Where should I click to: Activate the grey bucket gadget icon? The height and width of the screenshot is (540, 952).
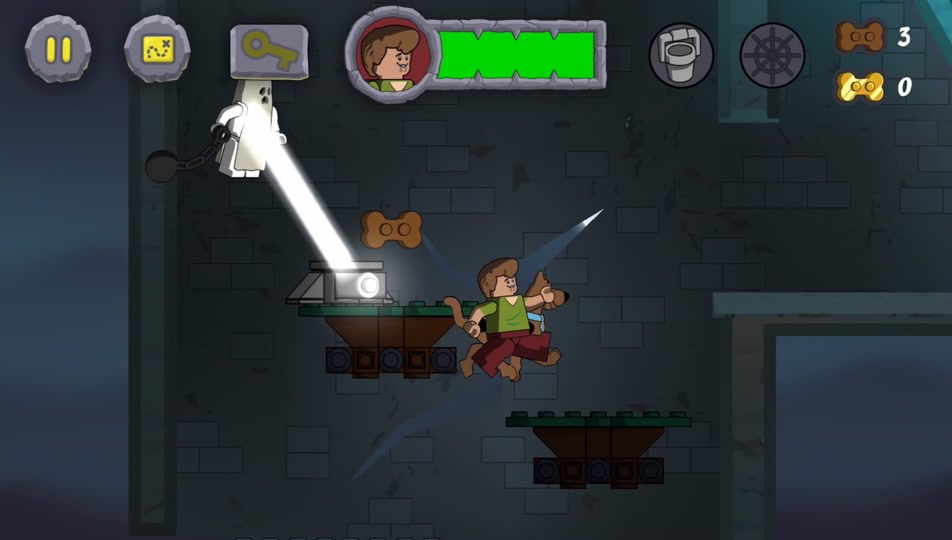pos(681,54)
